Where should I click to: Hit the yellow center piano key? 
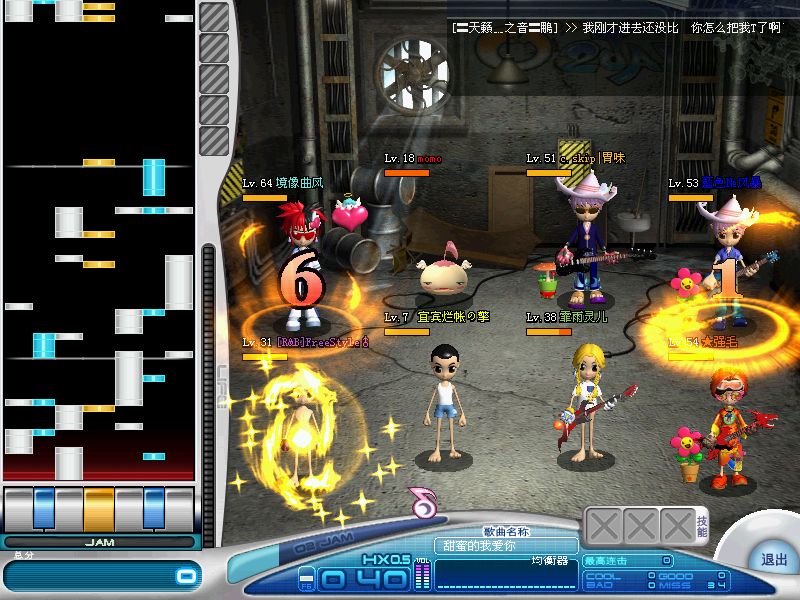pyautogui.click(x=99, y=508)
